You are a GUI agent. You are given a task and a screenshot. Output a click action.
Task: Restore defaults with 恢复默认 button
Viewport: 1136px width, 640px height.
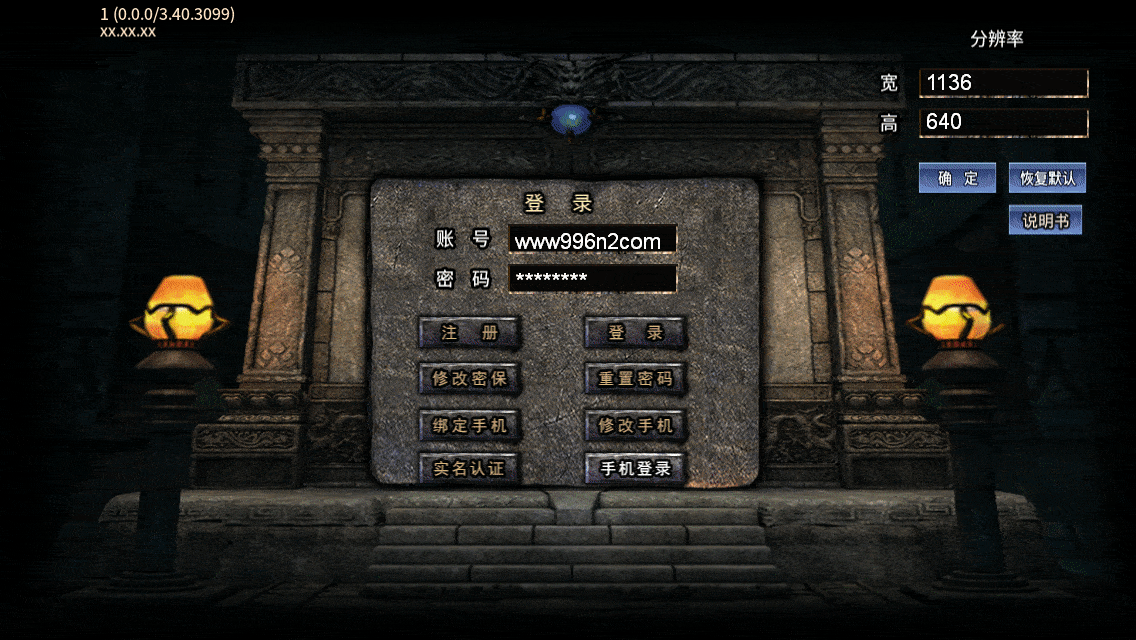[1047, 179]
